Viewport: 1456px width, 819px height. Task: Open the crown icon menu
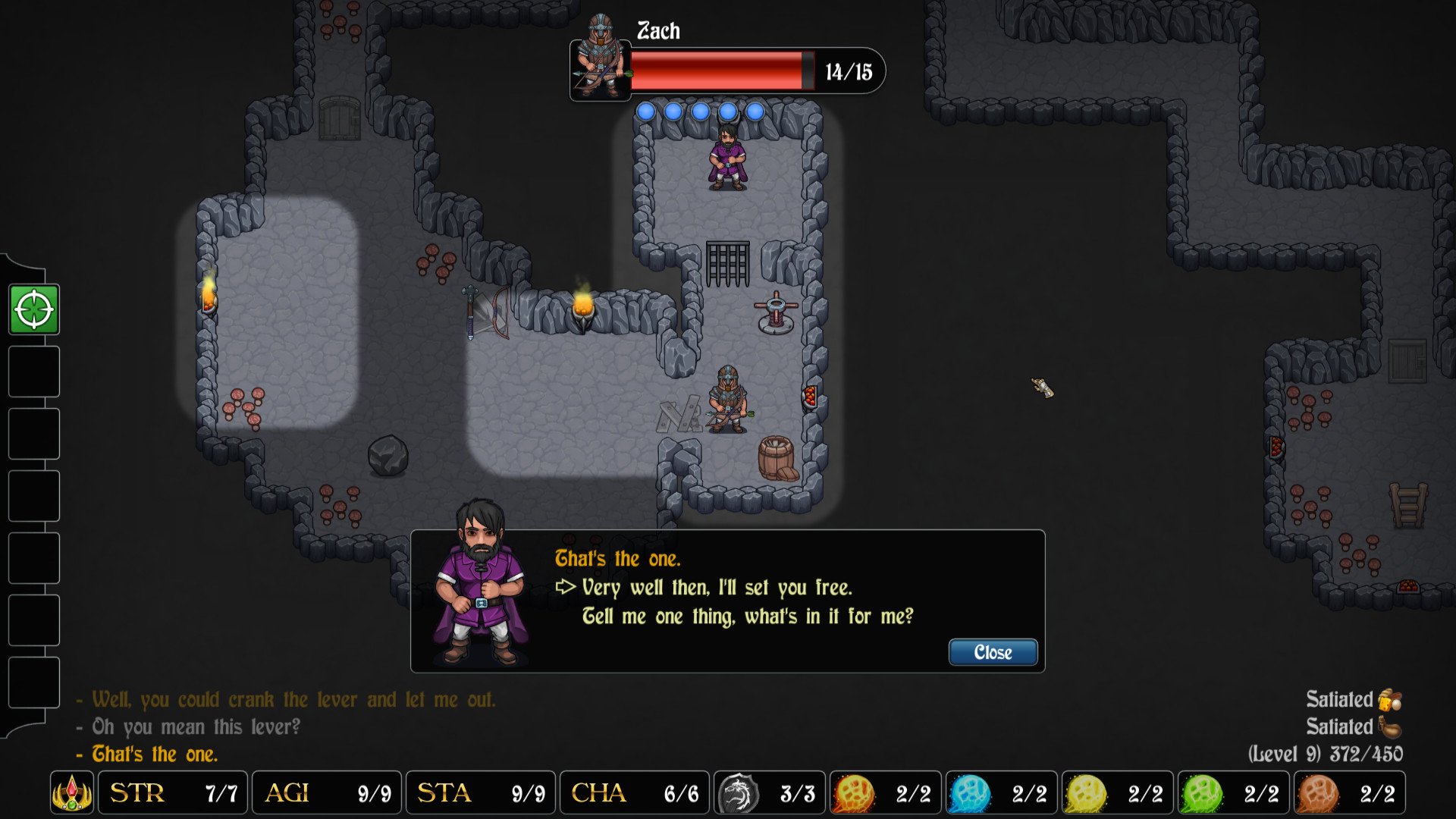coord(72,793)
